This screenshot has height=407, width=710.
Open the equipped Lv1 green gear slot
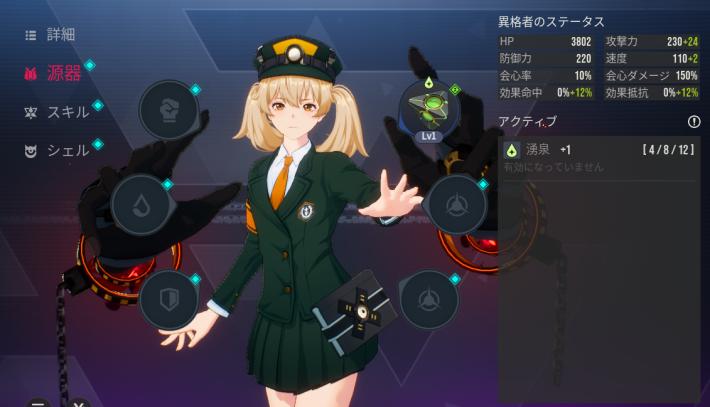click(x=429, y=109)
